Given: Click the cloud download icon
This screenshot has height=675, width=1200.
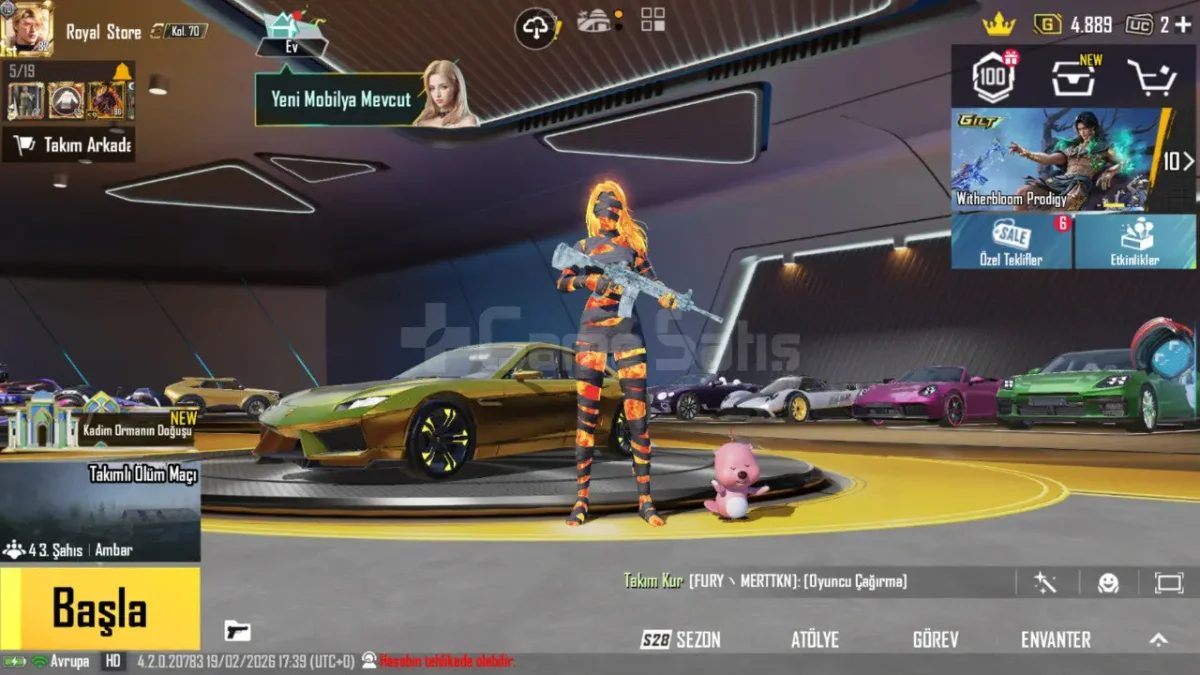Looking at the screenshot, I should coord(537,28).
